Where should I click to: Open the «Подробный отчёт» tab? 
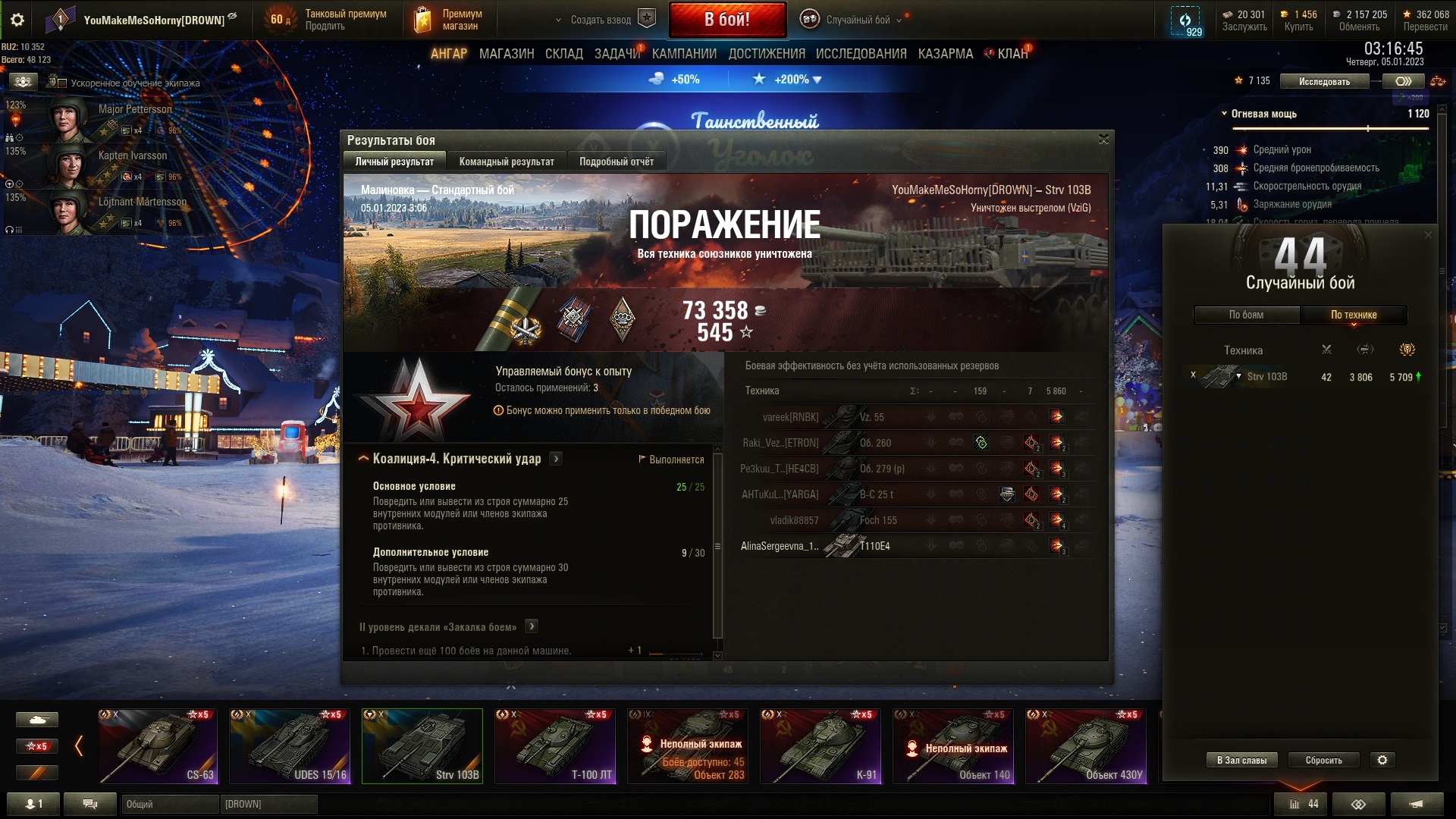(616, 162)
